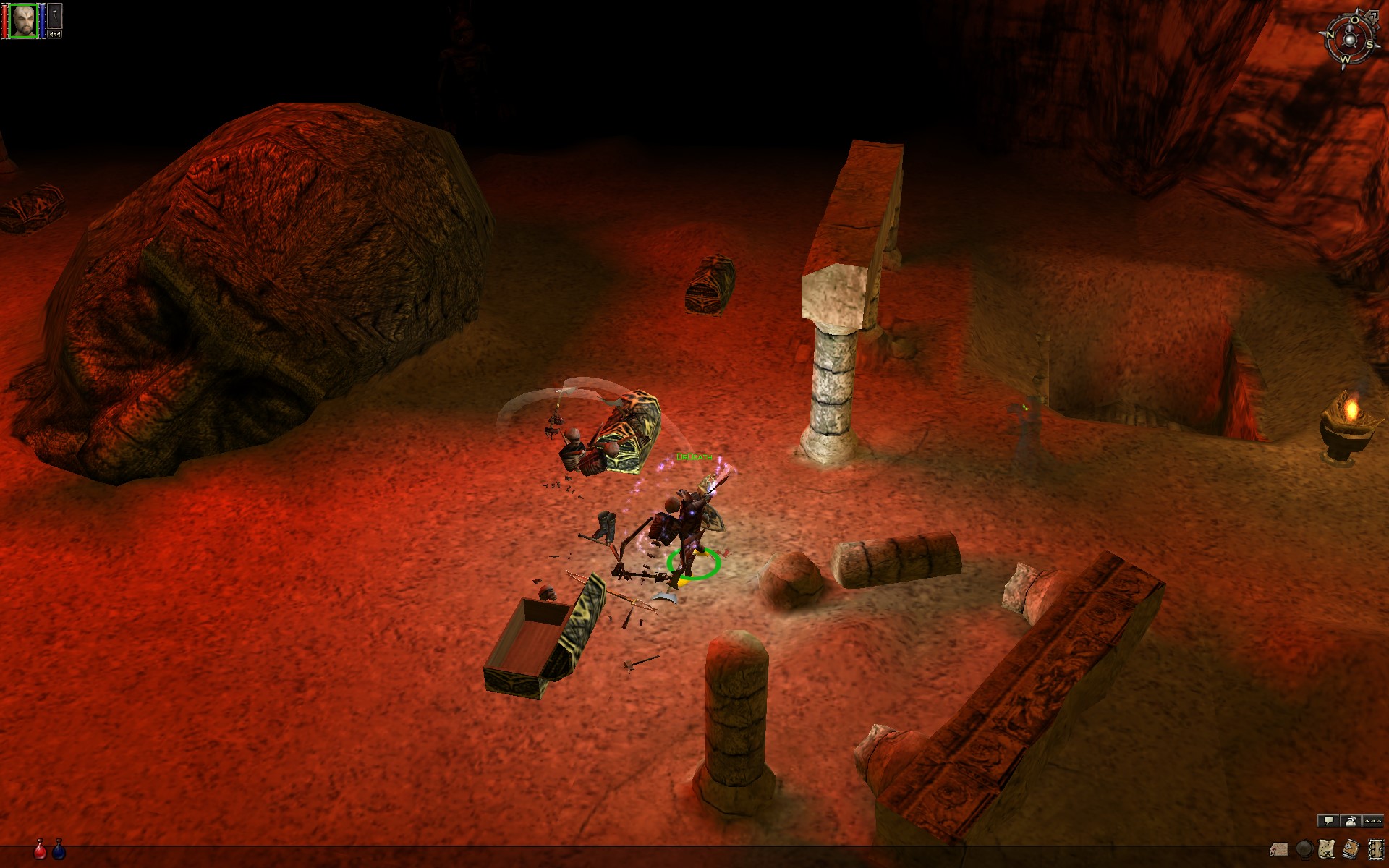This screenshot has height=868, width=1389.
Task: Open the wooden door game menu icon
Action: pyautogui.click(x=1375, y=848)
